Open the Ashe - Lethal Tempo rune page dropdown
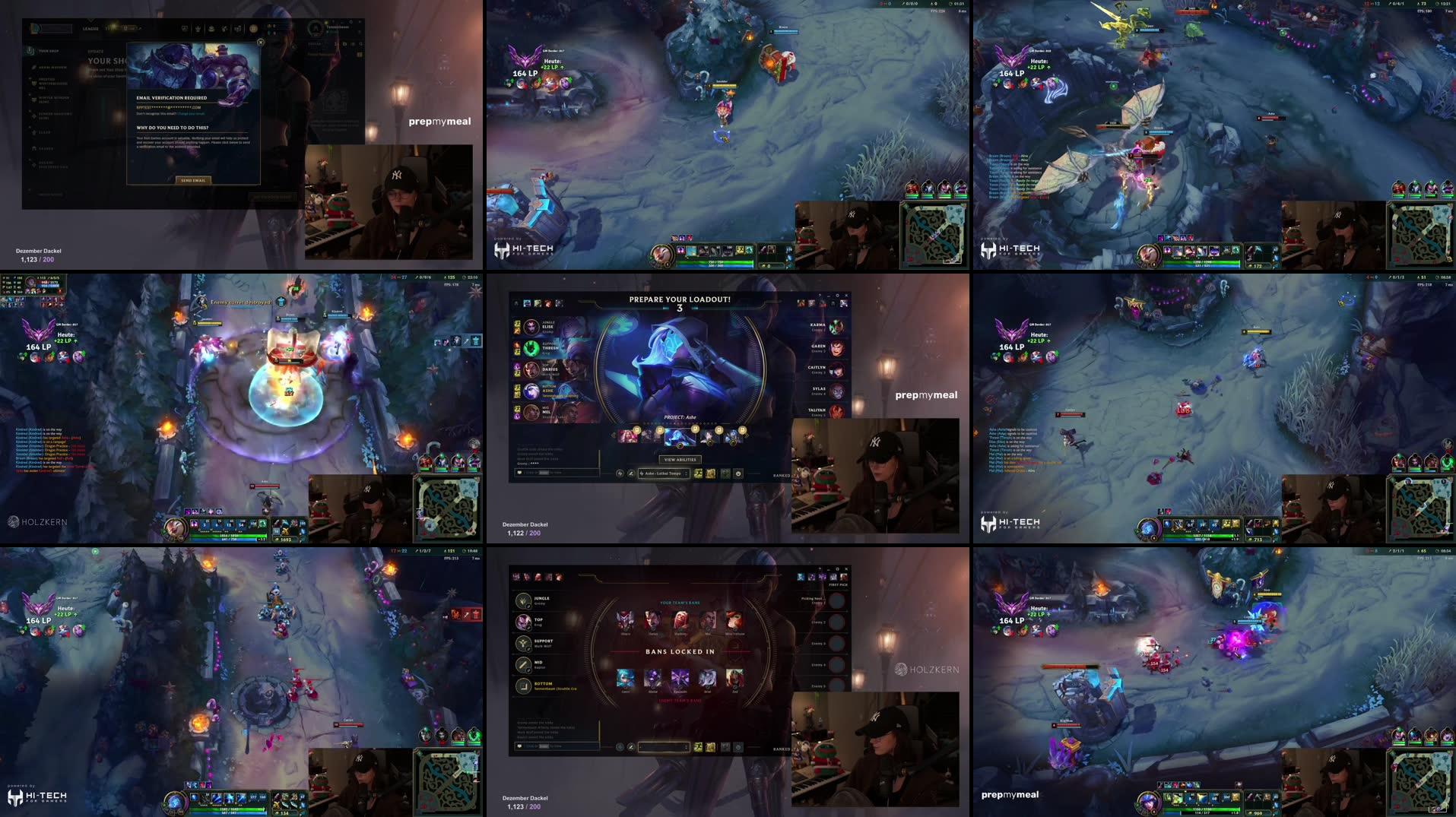The height and width of the screenshot is (817, 1456). coord(663,473)
